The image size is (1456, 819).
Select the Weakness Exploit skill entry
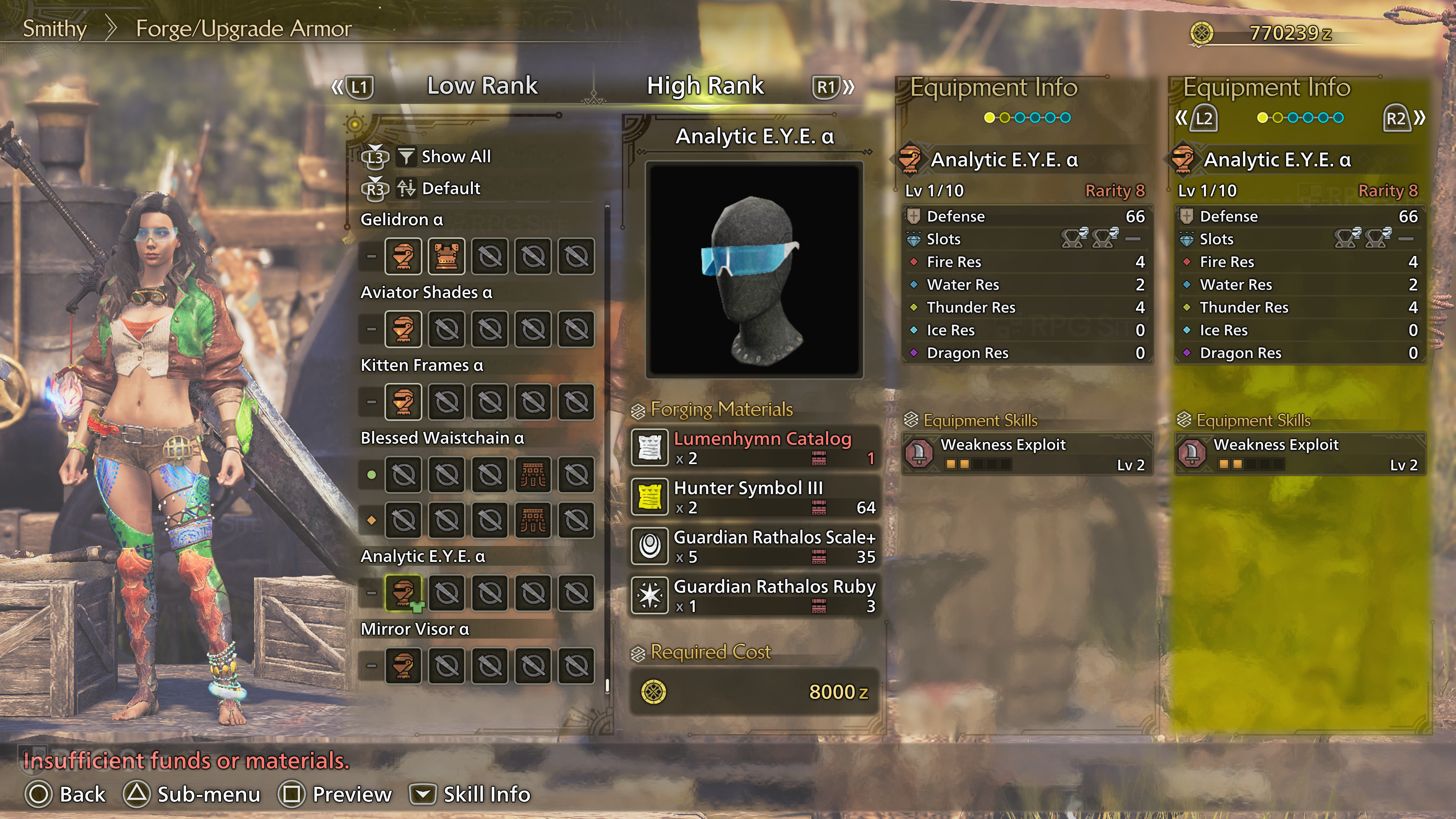1026,454
